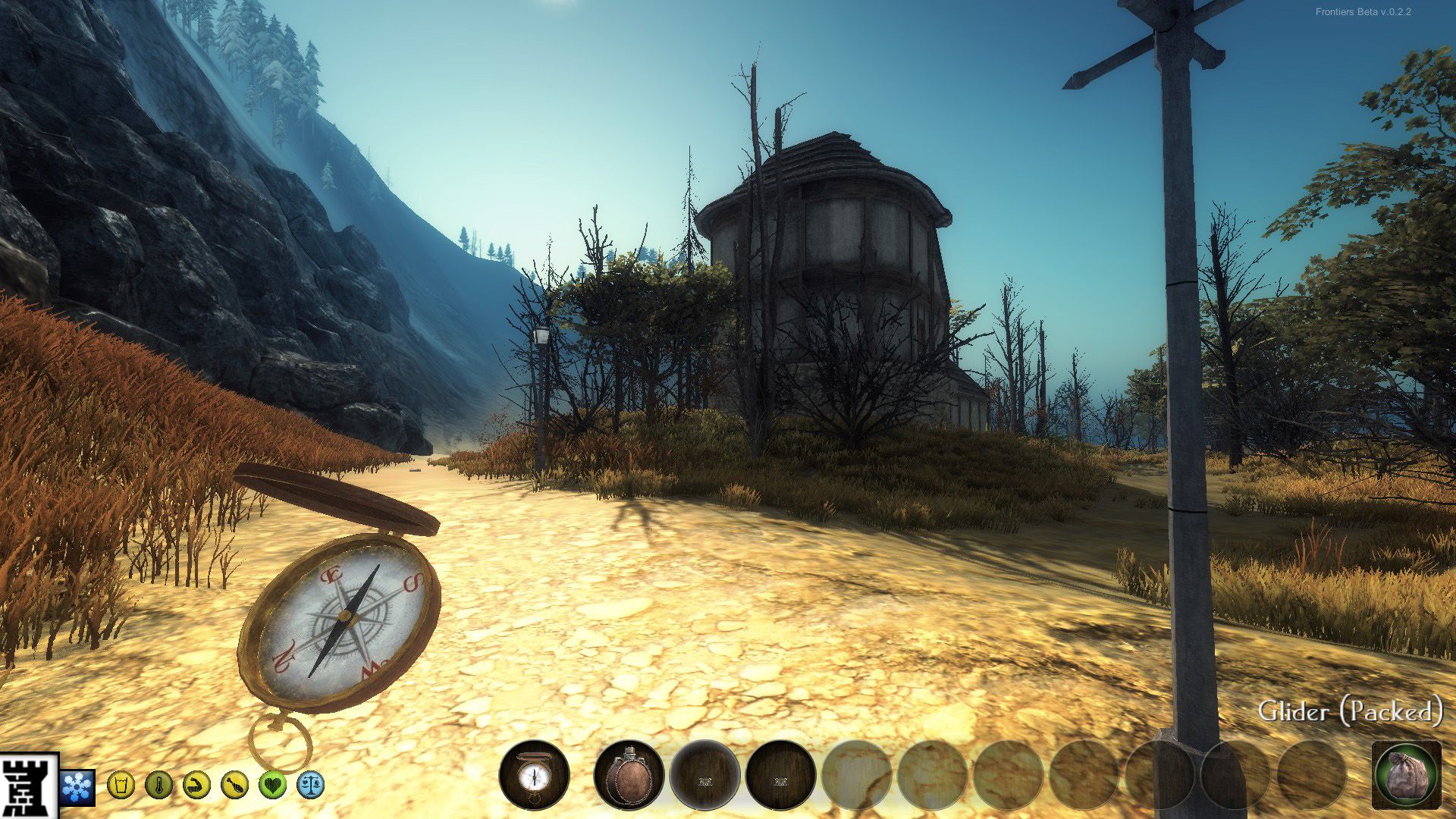Check the blue scales reputation icon
The image size is (1456, 819).
[311, 784]
